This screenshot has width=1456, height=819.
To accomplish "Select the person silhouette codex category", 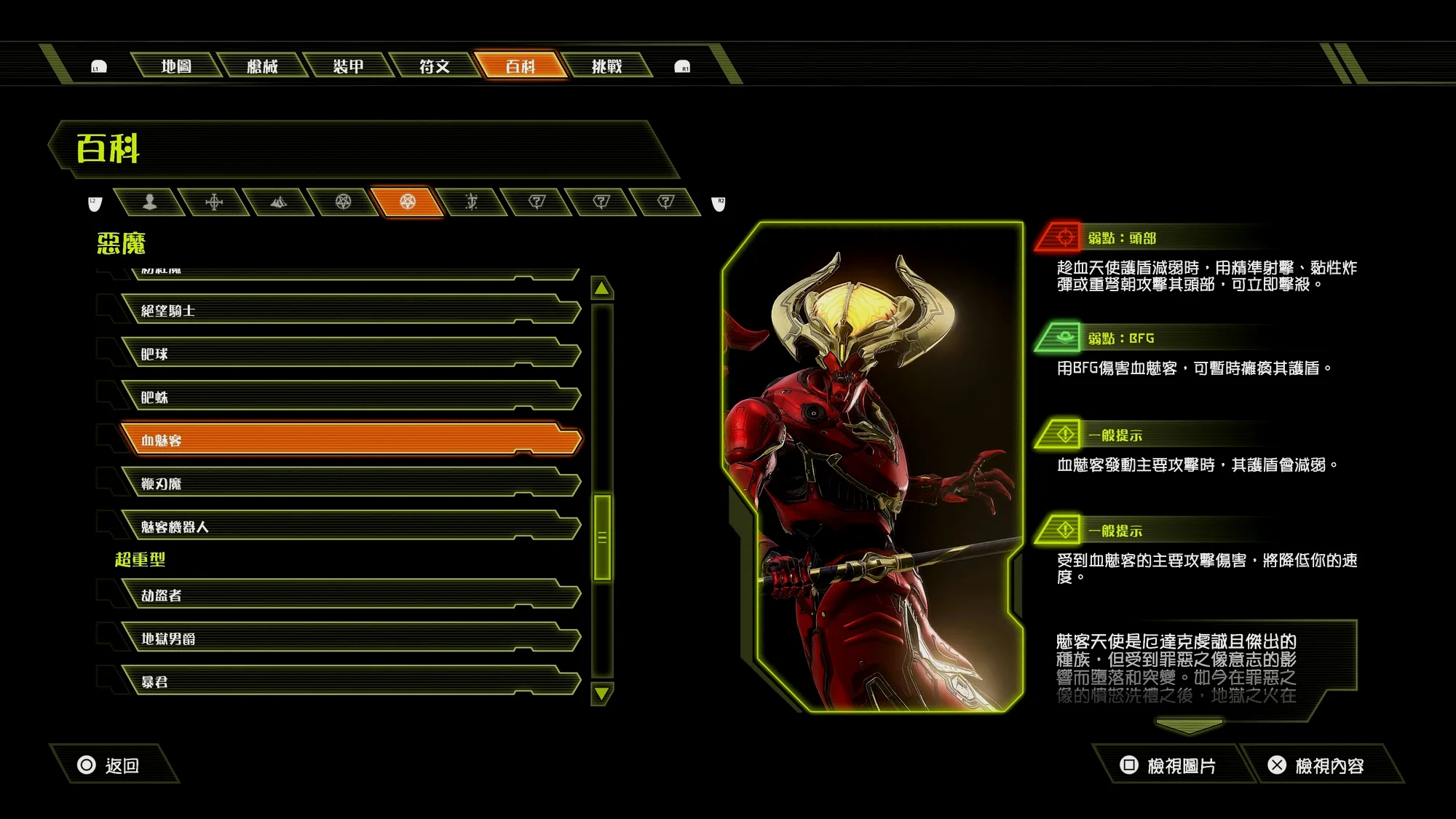I will click(x=149, y=202).
